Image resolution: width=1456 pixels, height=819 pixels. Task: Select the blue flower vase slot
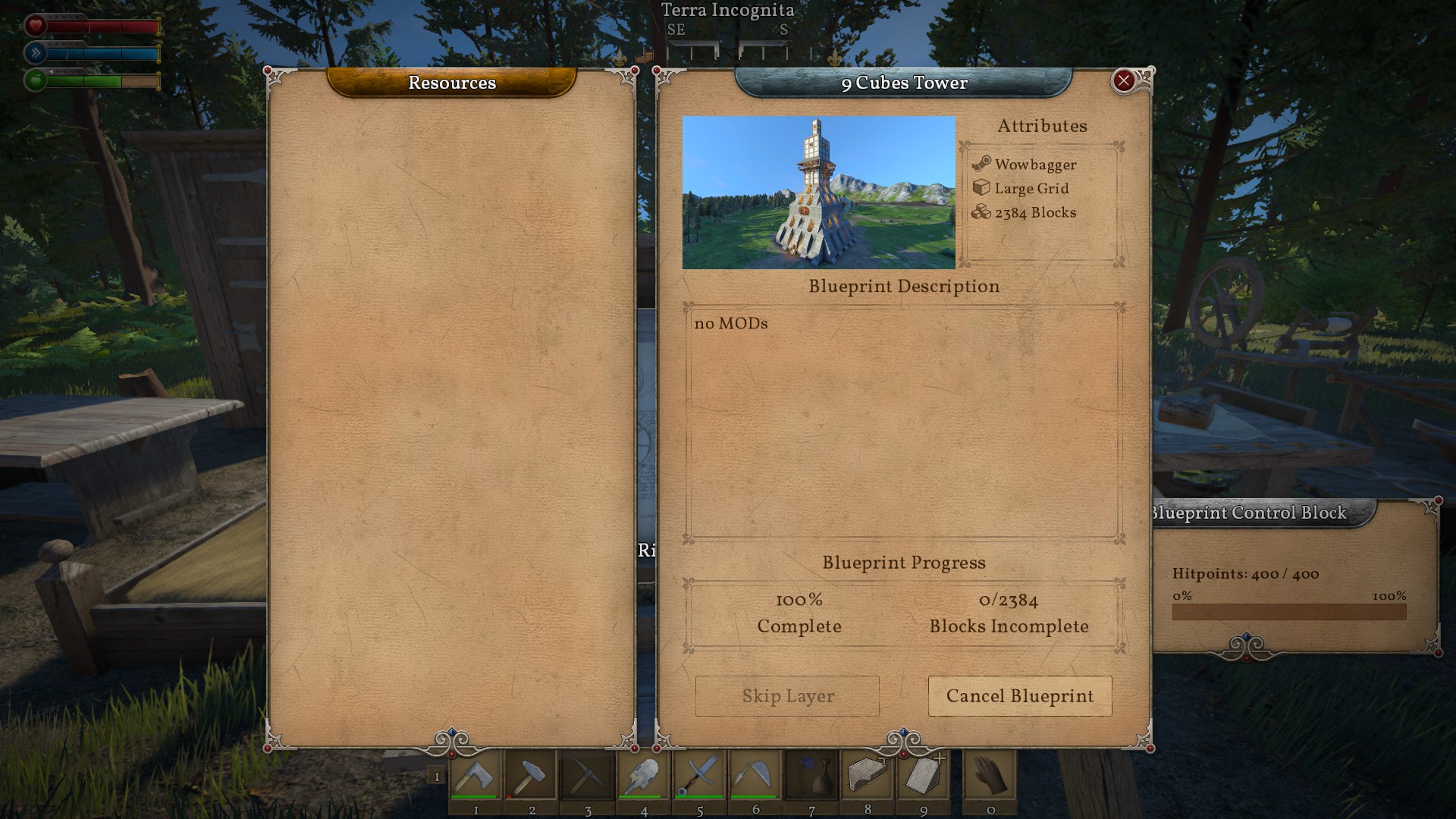click(x=811, y=776)
